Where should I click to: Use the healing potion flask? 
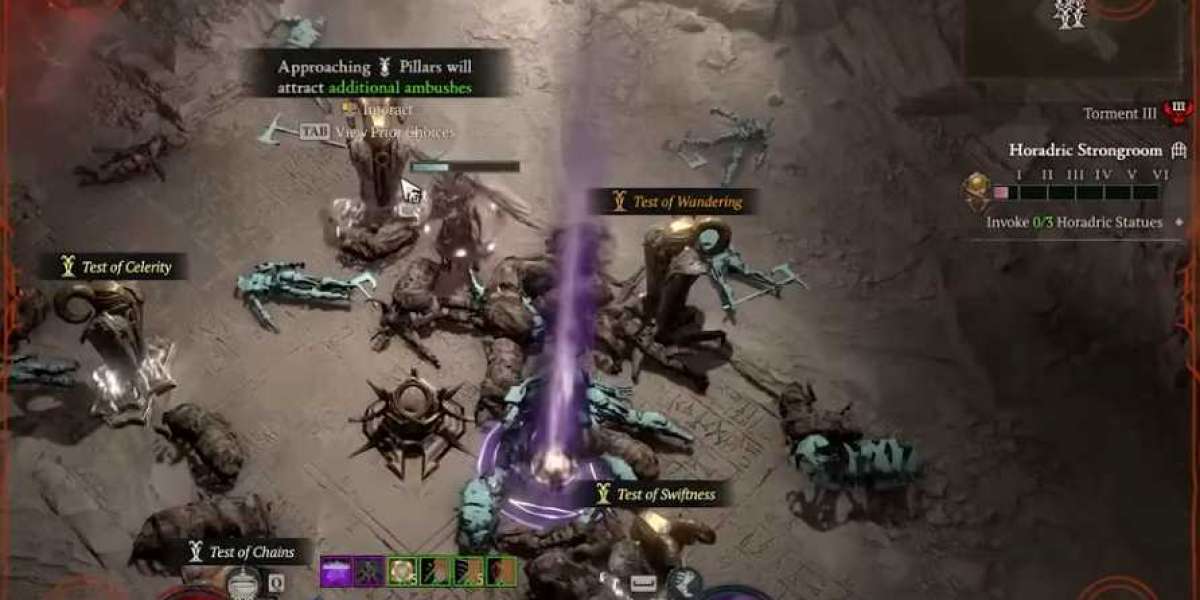click(x=243, y=582)
